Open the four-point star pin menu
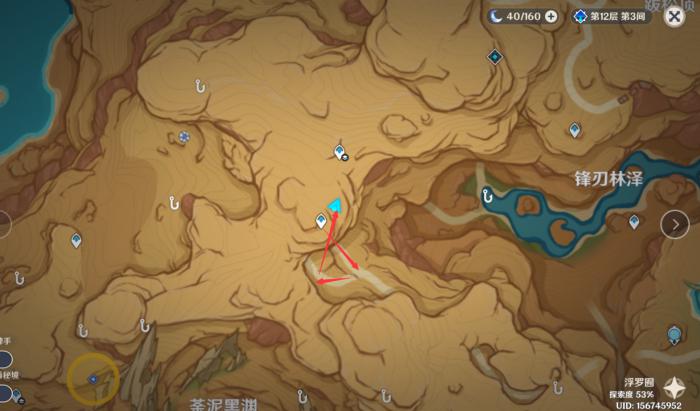700x411 pixels. pyautogui.click(x=673, y=390)
